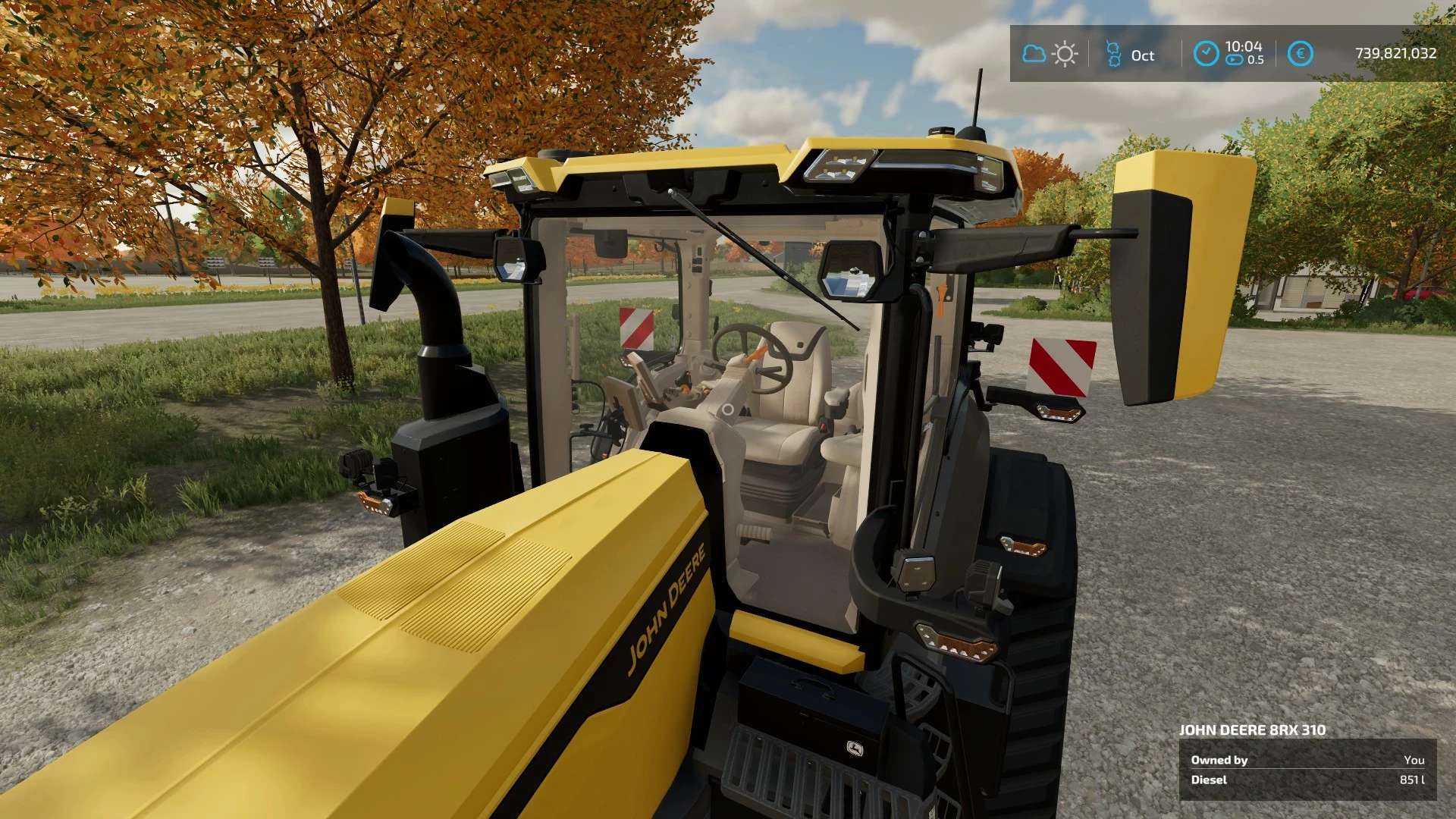1456x819 pixels.
Task: Open the euro money balance icon
Action: point(1301,54)
